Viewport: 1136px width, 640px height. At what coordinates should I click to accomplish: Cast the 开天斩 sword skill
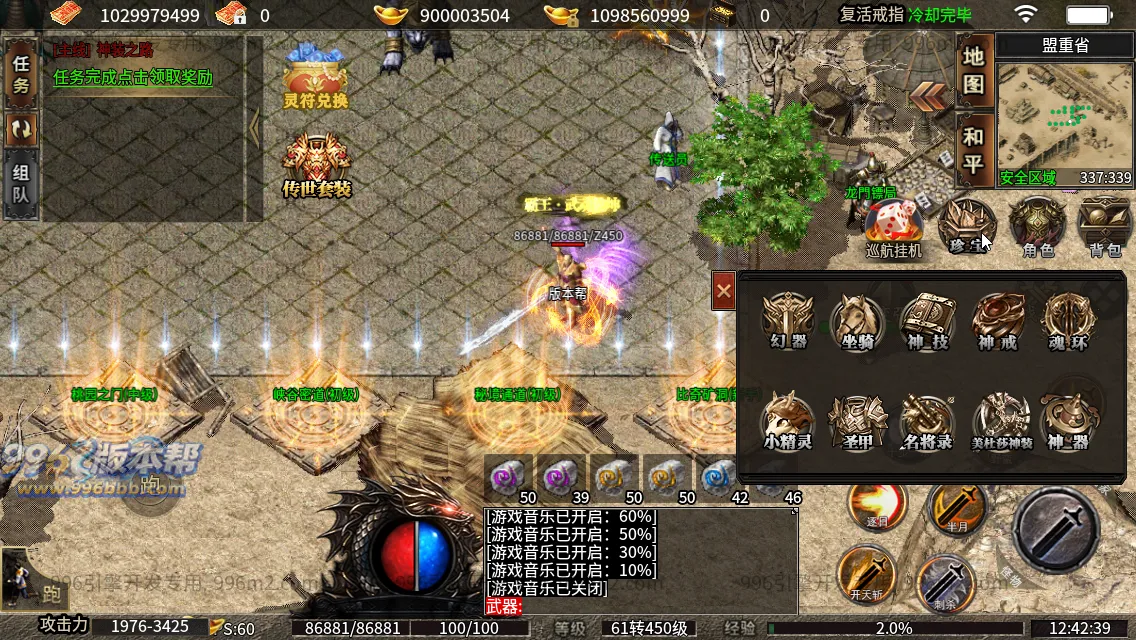pos(865,573)
